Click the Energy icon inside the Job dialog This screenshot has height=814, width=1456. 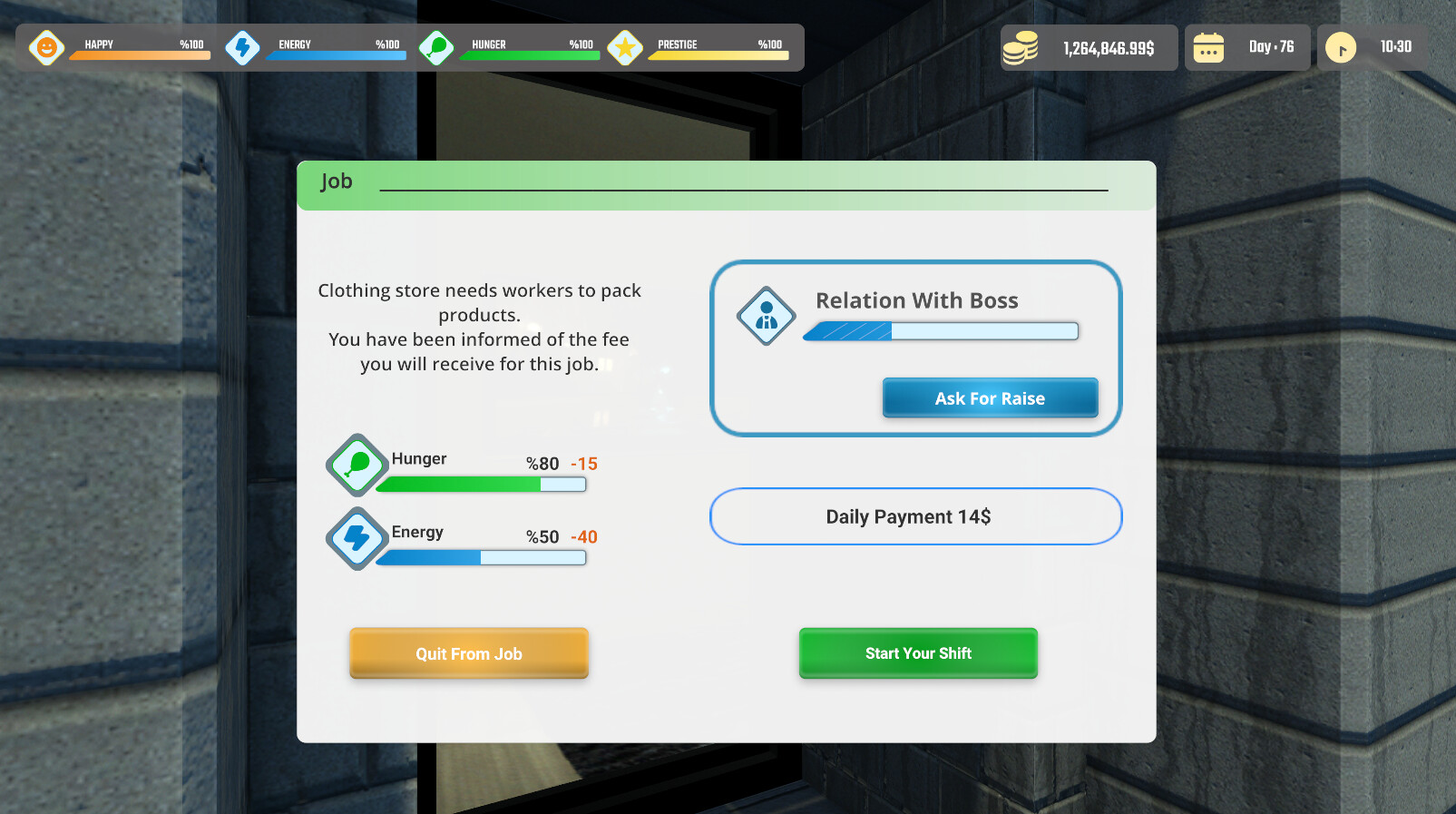(357, 538)
